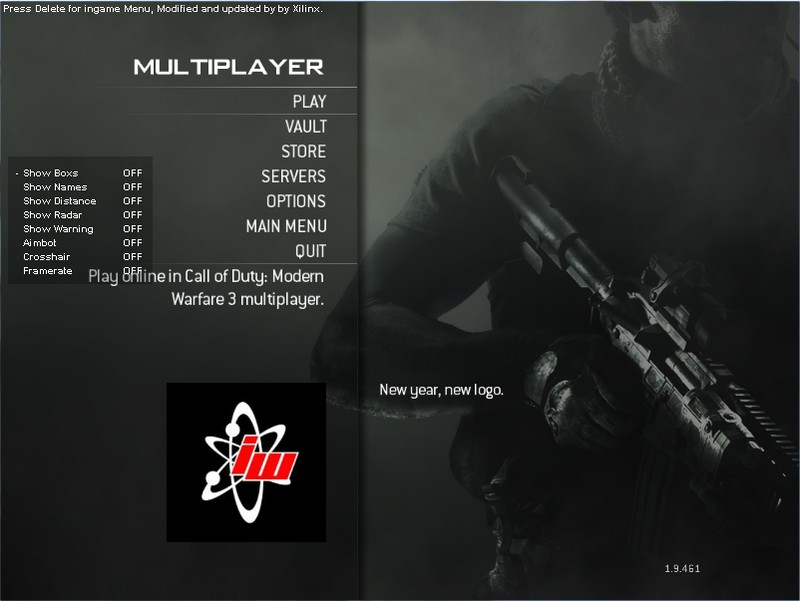Switch on Show Distance
Viewport: 800px width, 601px height.
pos(60,201)
